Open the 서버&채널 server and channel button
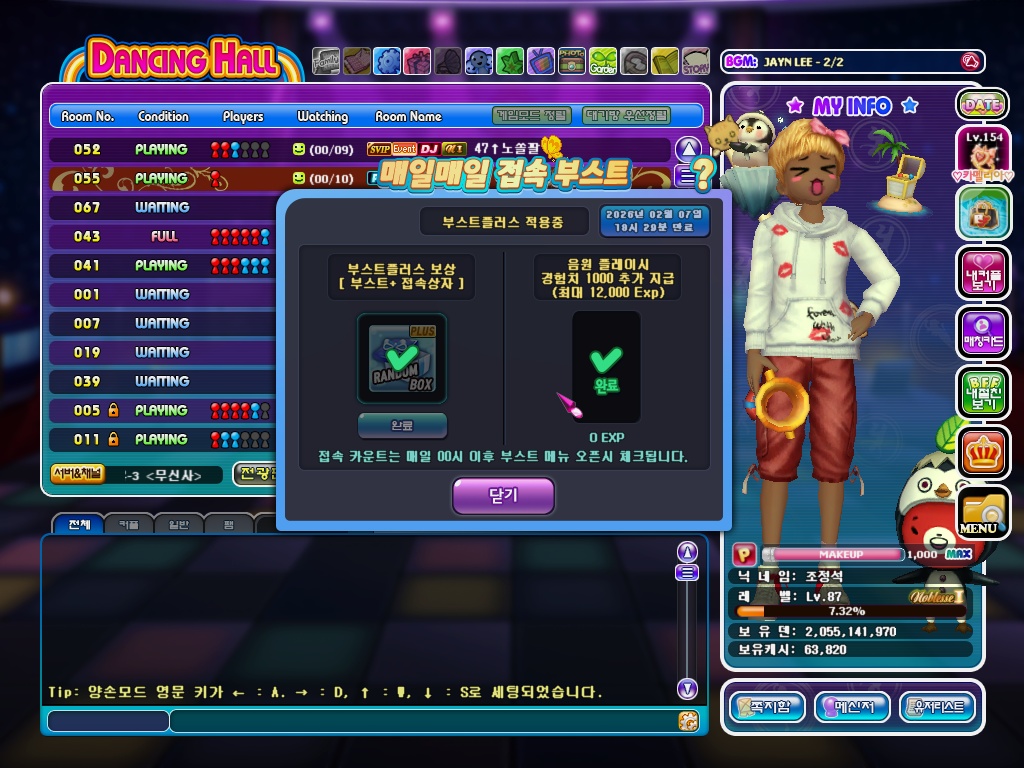 click(x=76, y=474)
